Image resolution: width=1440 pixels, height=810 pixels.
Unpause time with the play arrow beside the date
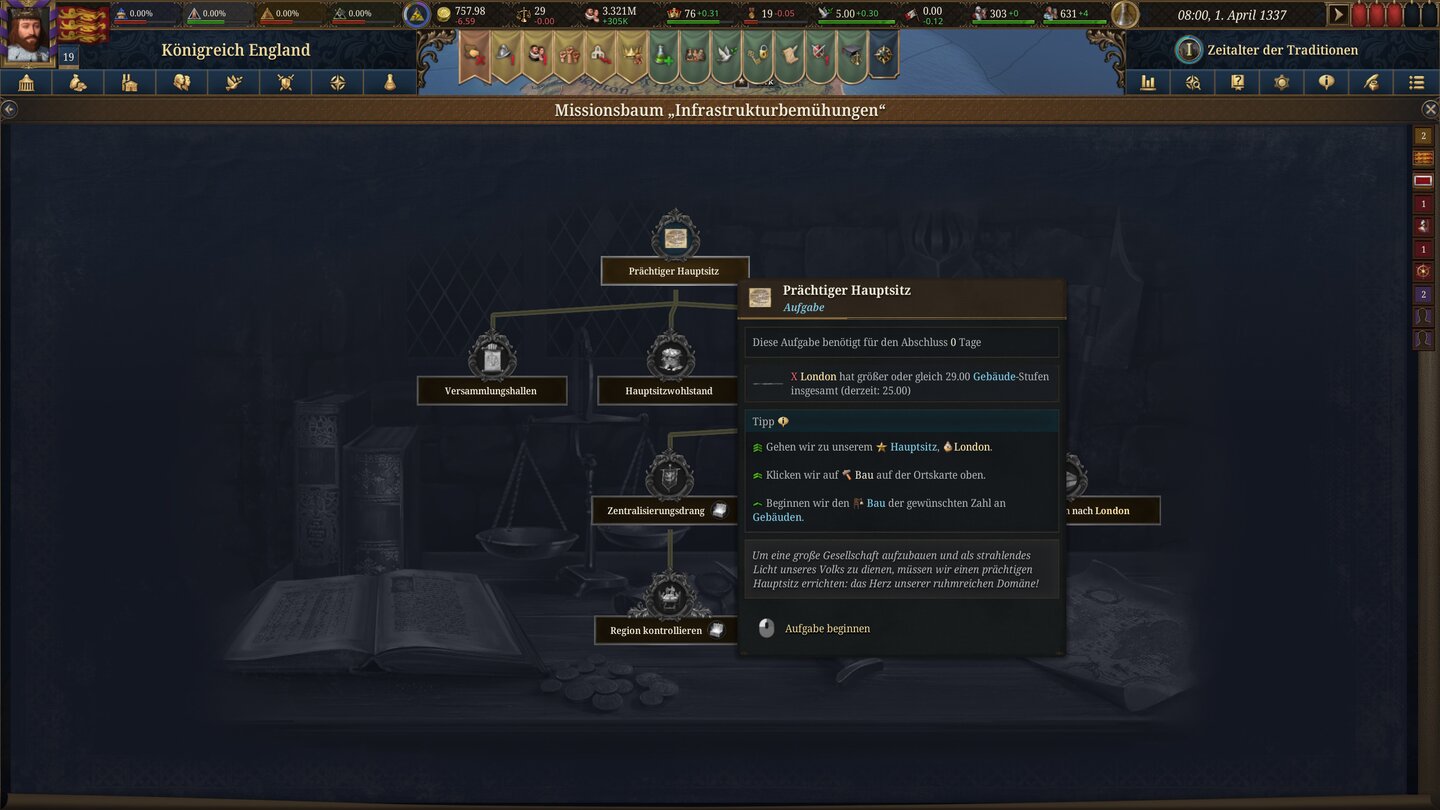tap(1338, 14)
